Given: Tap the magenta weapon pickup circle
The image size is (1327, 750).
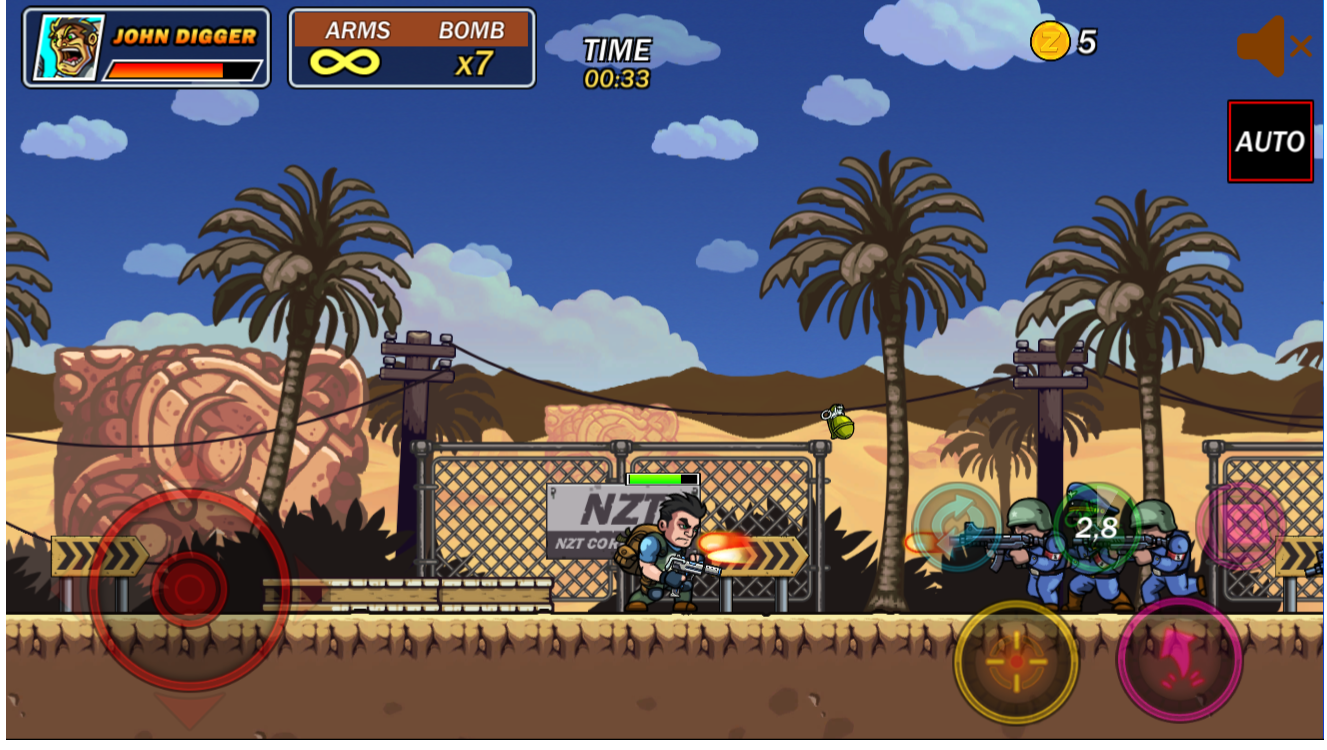Looking at the screenshot, I should (x=1240, y=525).
